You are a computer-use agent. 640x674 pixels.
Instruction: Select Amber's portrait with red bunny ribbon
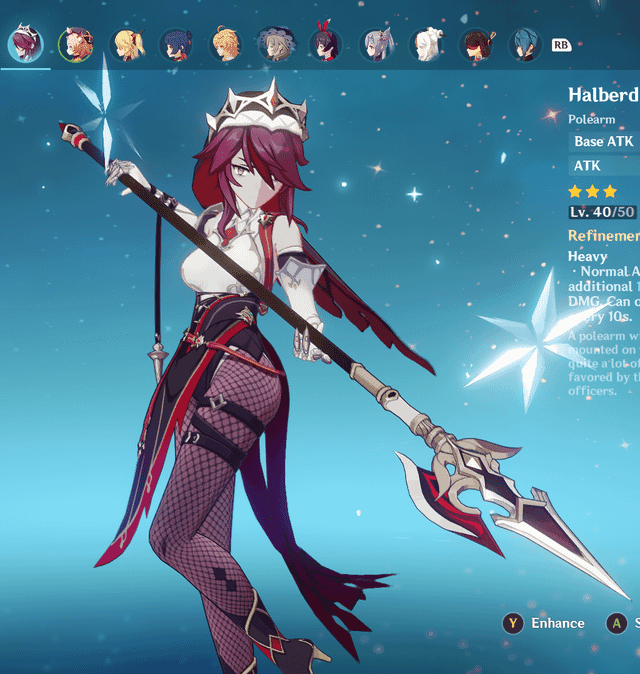pos(325,44)
